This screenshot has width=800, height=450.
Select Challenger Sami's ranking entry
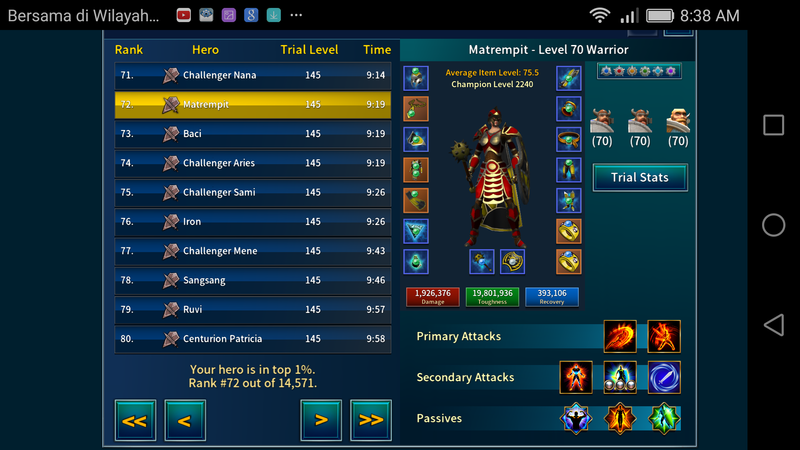252,192
